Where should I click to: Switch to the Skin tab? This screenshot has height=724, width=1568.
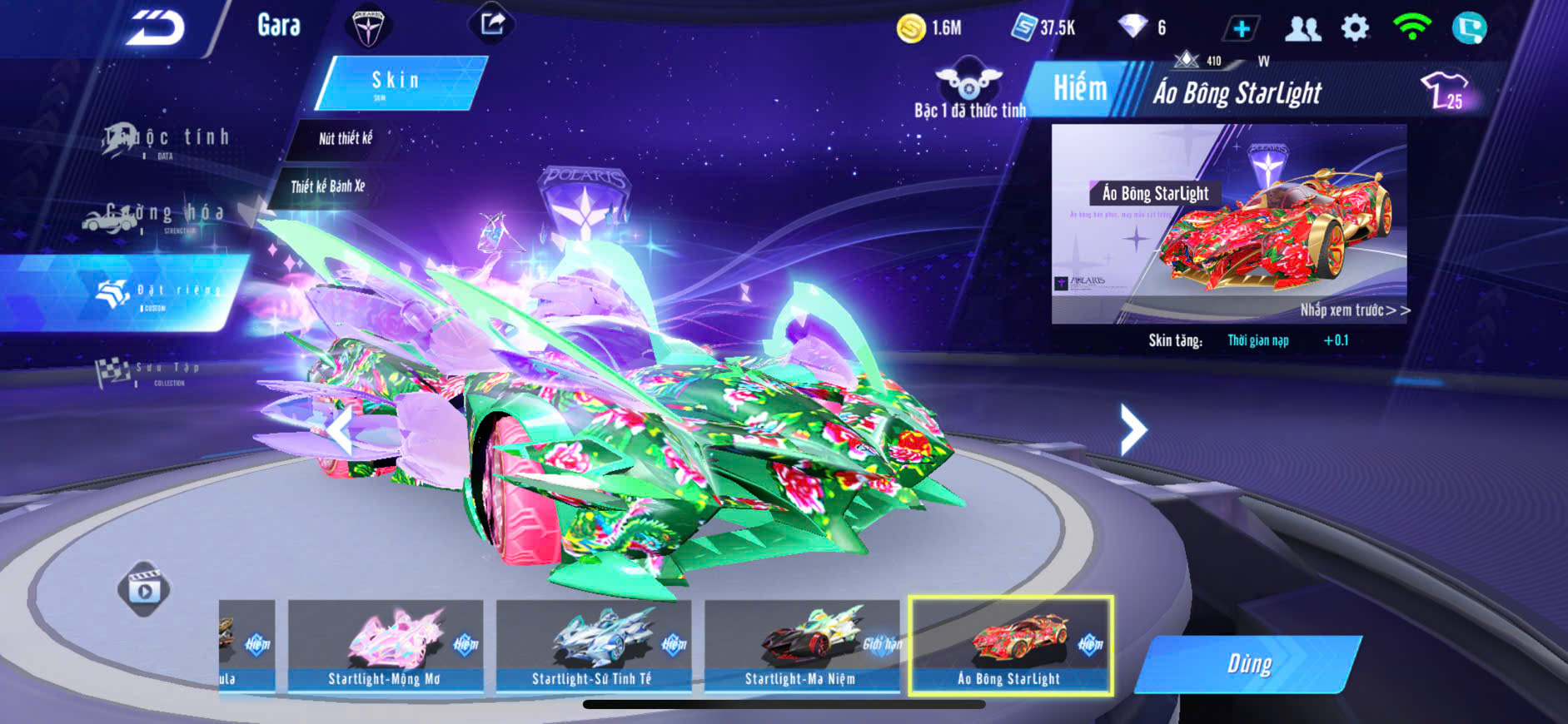click(398, 82)
